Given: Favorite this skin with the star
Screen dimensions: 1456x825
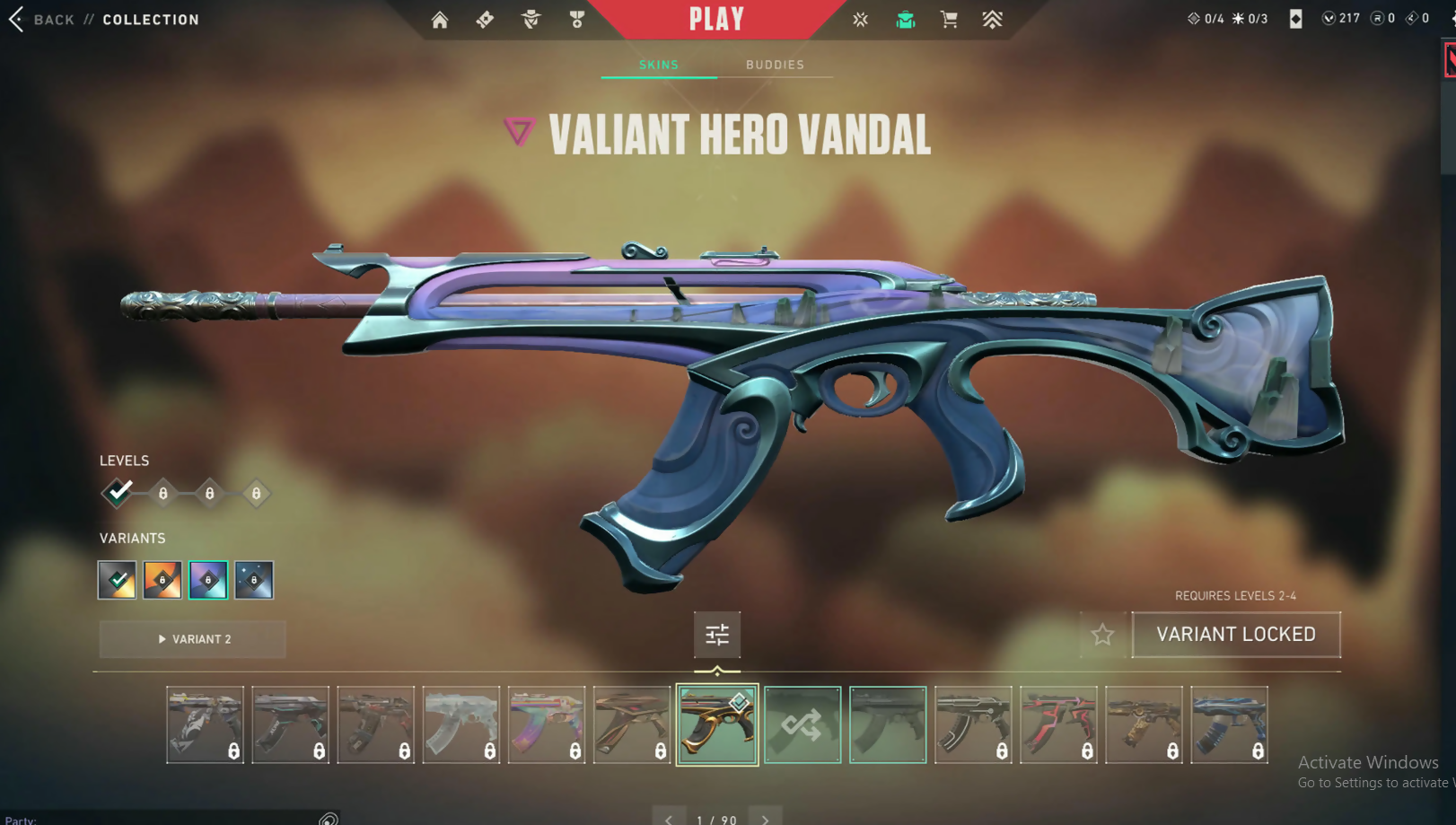Looking at the screenshot, I should [x=1102, y=635].
